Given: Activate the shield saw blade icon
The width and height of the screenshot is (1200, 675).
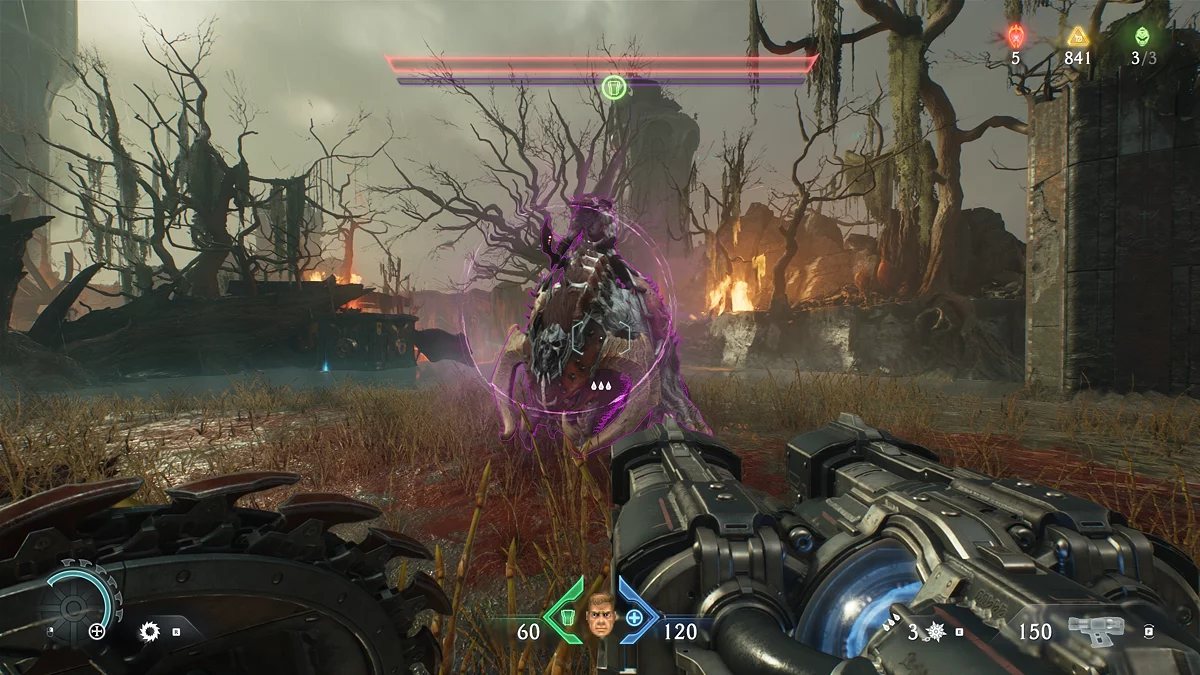Looking at the screenshot, I should (150, 631).
